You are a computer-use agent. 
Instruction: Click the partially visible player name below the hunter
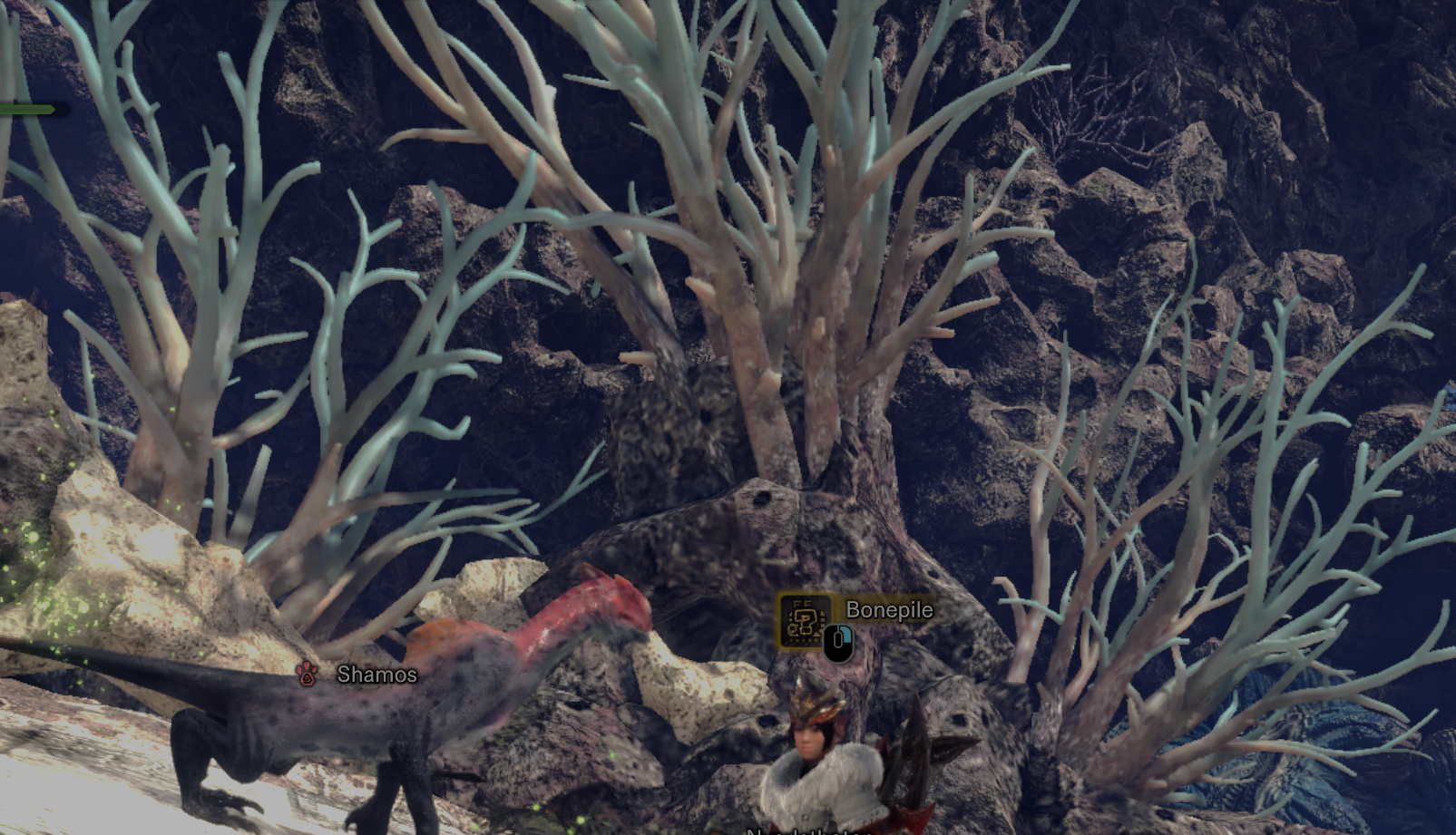pos(806,830)
